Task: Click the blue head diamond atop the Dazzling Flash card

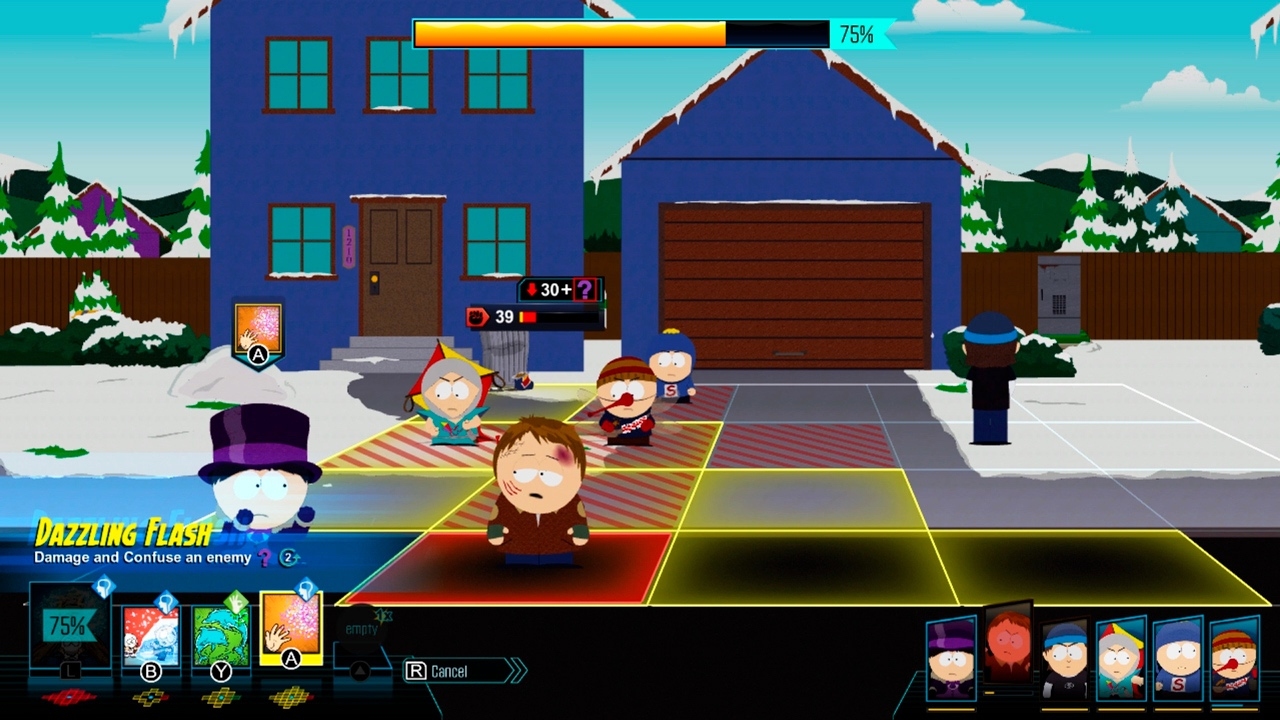Action: (307, 589)
